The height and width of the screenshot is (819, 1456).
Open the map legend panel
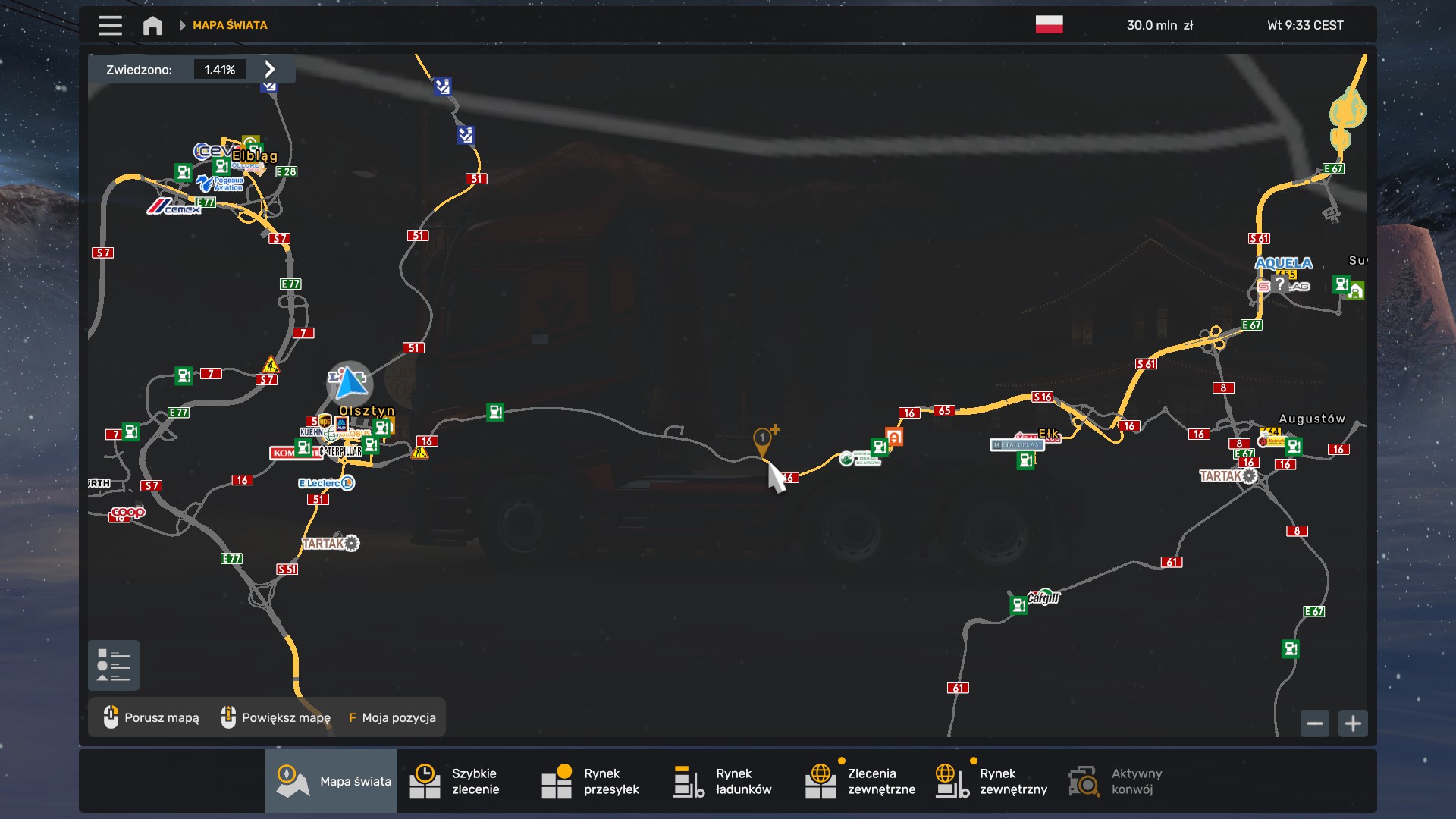coord(114,665)
